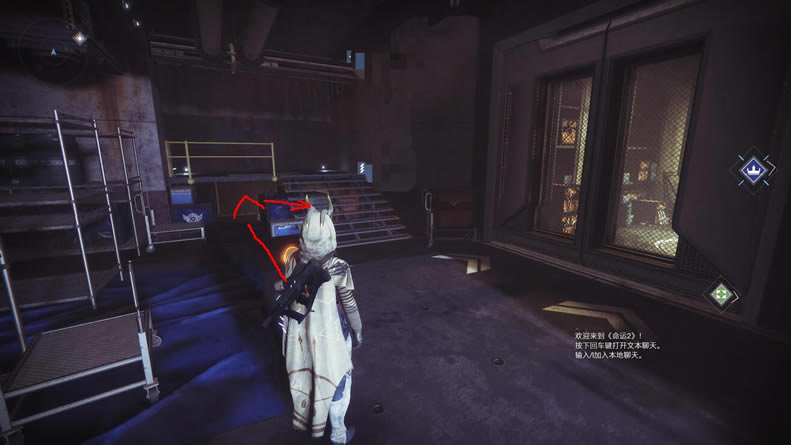This screenshot has height=445, width=791.
Task: Select the white diamond marker on radar
Action: coord(79,38)
